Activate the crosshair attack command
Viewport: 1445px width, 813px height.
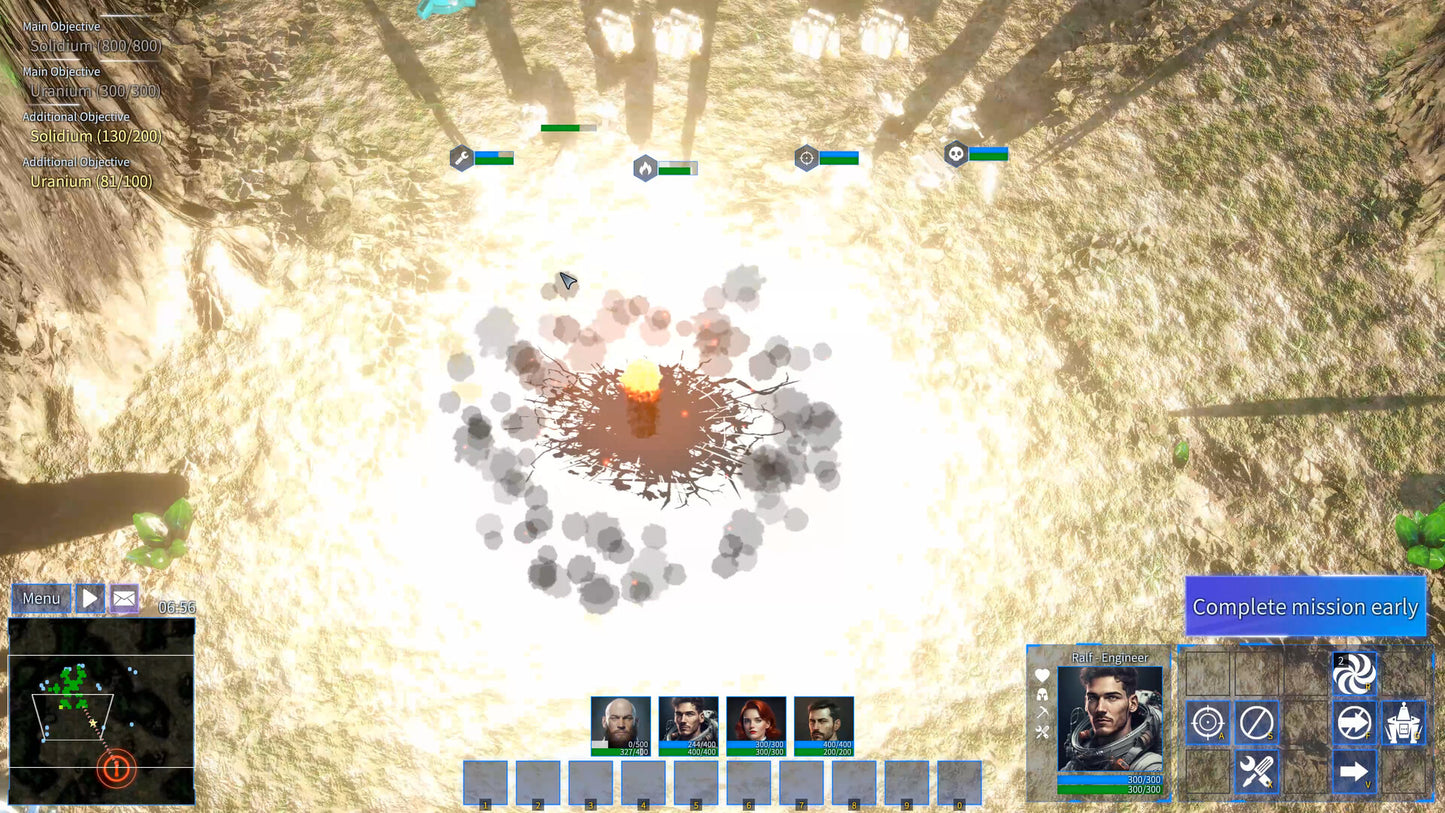pos(1208,722)
